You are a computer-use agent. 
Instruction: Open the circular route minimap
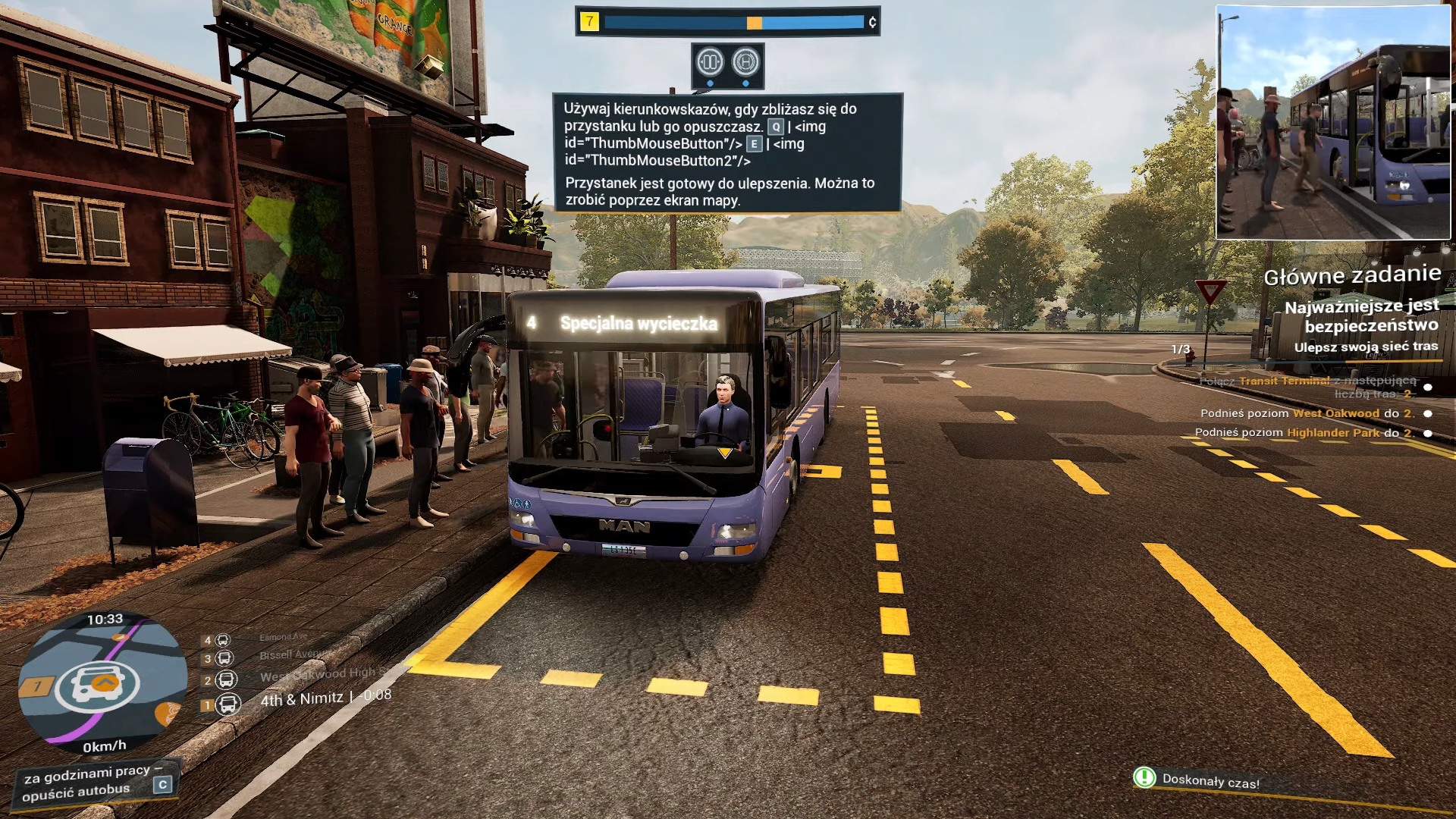pos(102,682)
